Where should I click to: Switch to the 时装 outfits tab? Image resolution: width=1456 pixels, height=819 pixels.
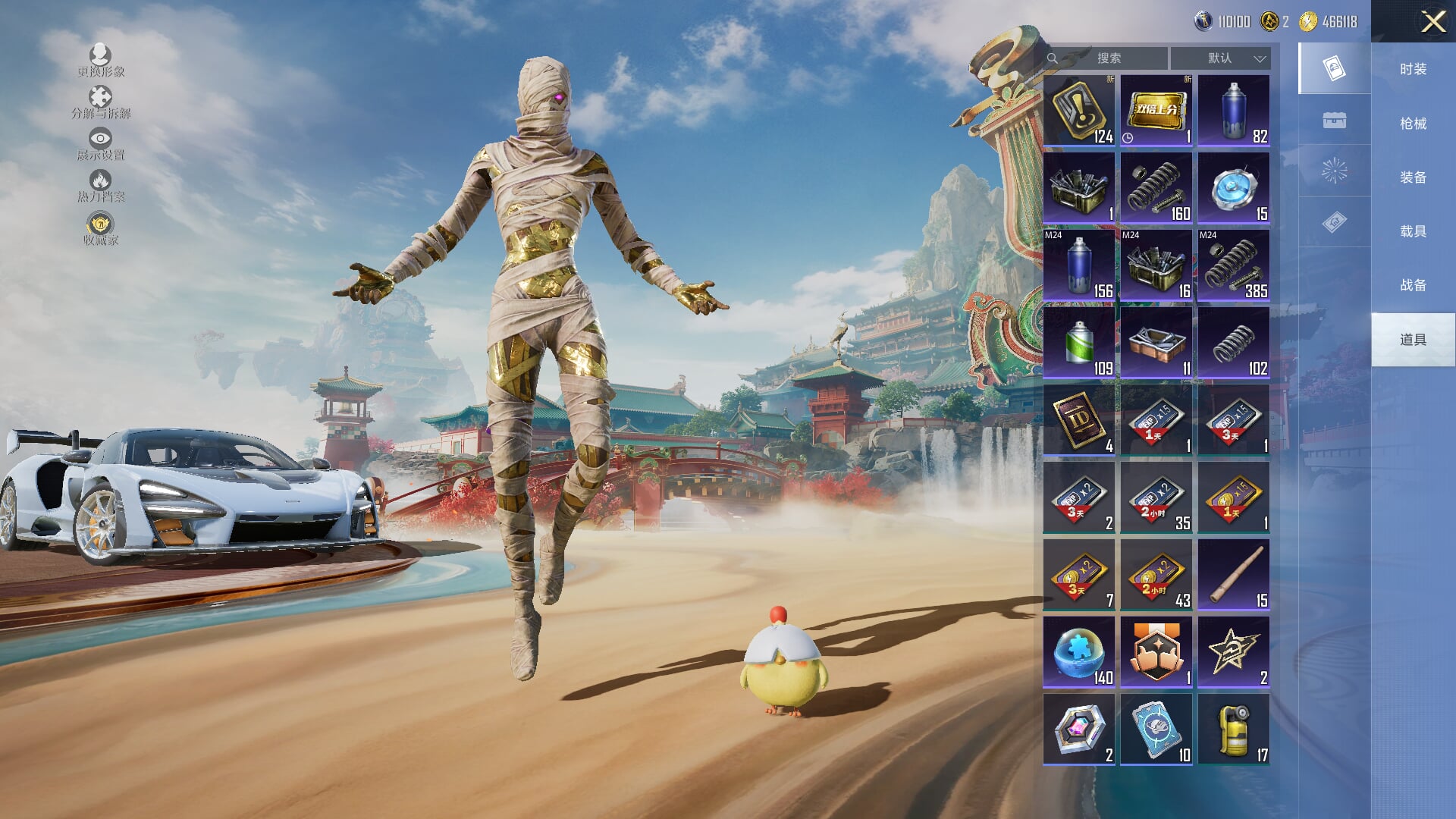pyautogui.click(x=1413, y=69)
